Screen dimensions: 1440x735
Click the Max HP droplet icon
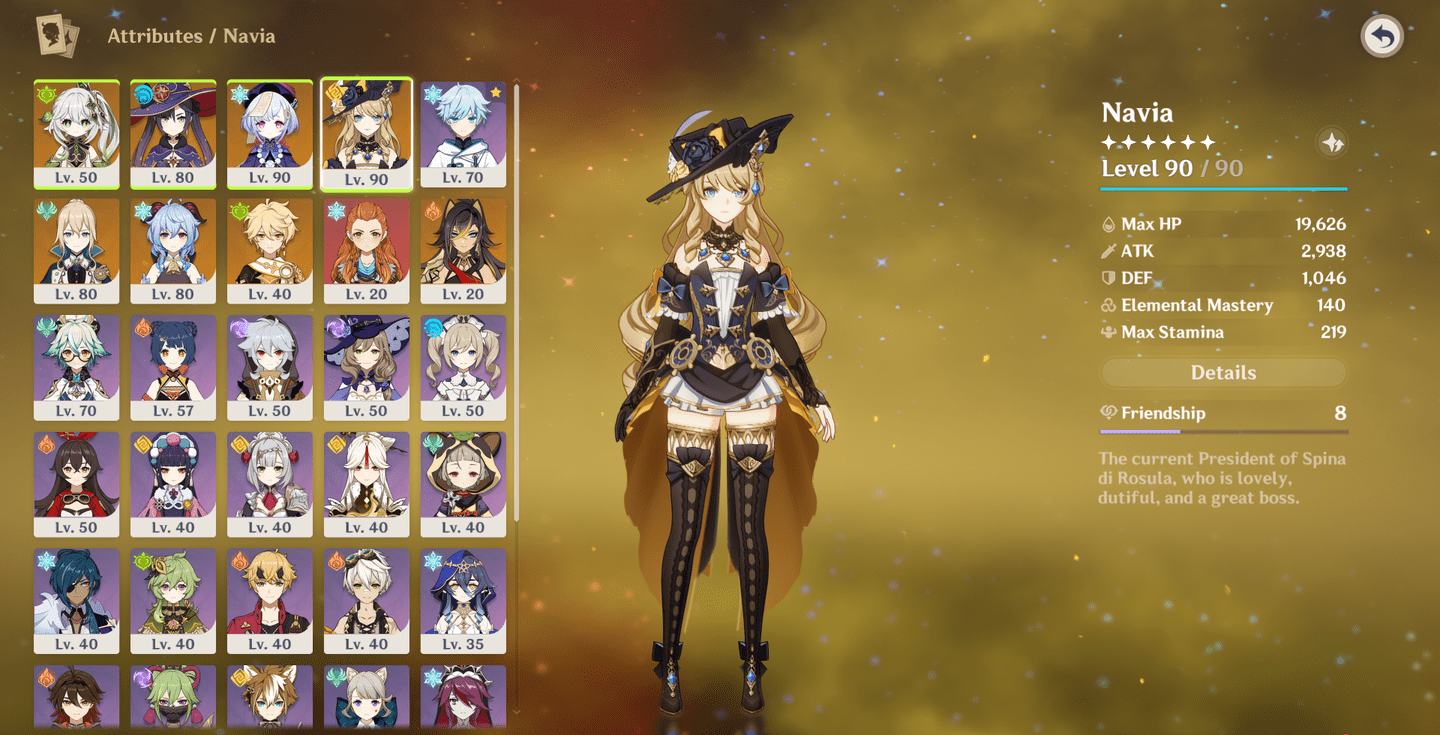(x=1109, y=224)
